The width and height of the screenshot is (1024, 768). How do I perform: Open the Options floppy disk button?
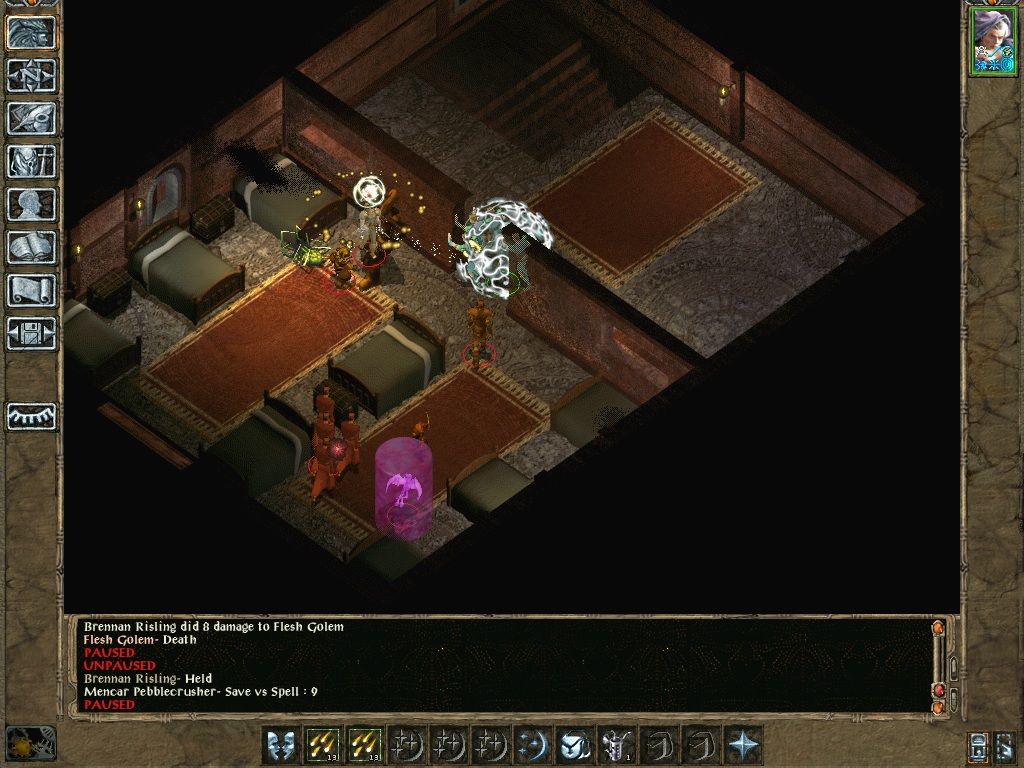(32, 333)
